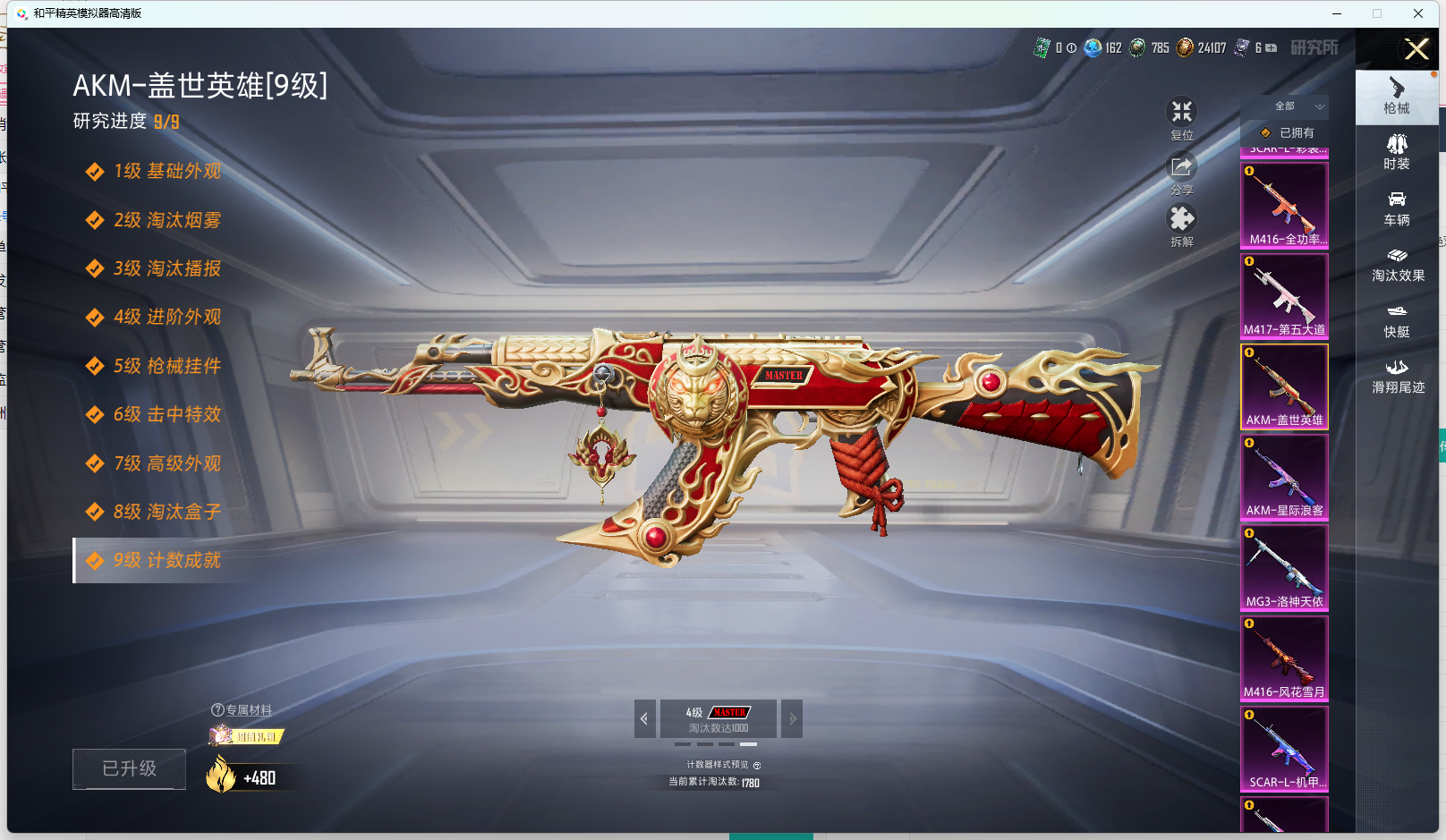Select level 6 击中特效 entry
The image size is (1446, 840).
pyautogui.click(x=166, y=415)
